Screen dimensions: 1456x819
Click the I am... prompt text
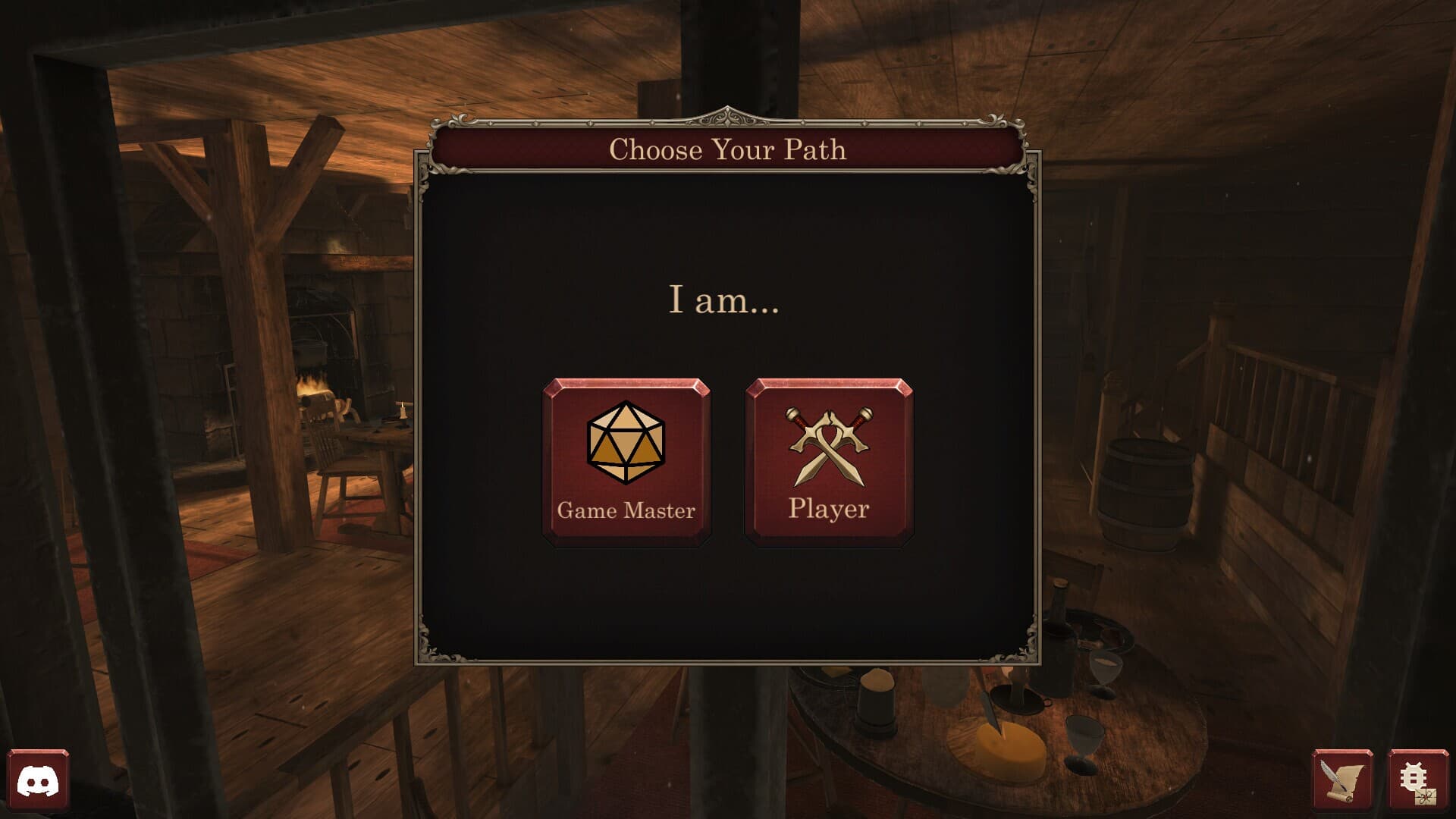tap(724, 302)
